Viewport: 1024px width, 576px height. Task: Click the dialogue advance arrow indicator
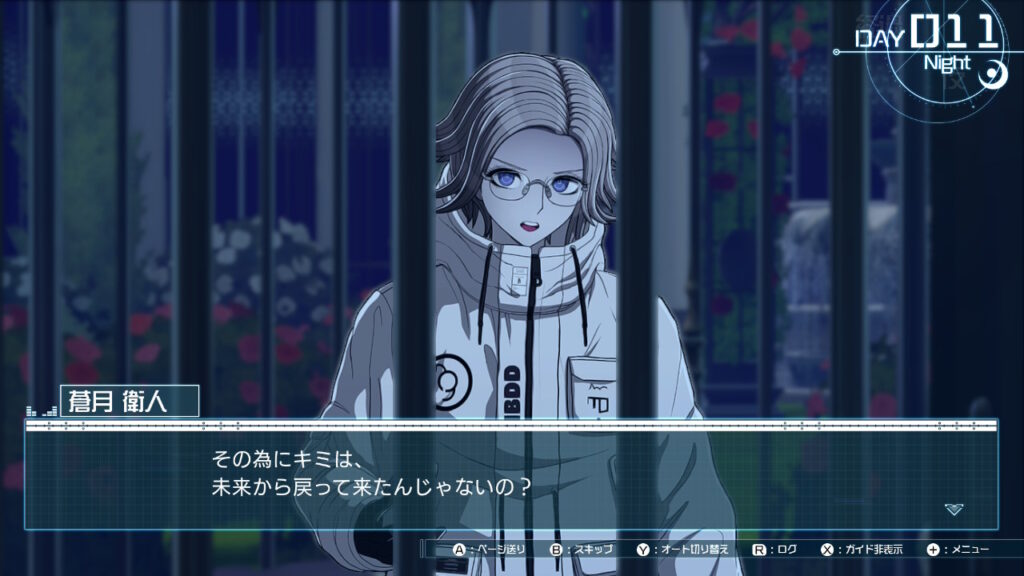tap(954, 509)
